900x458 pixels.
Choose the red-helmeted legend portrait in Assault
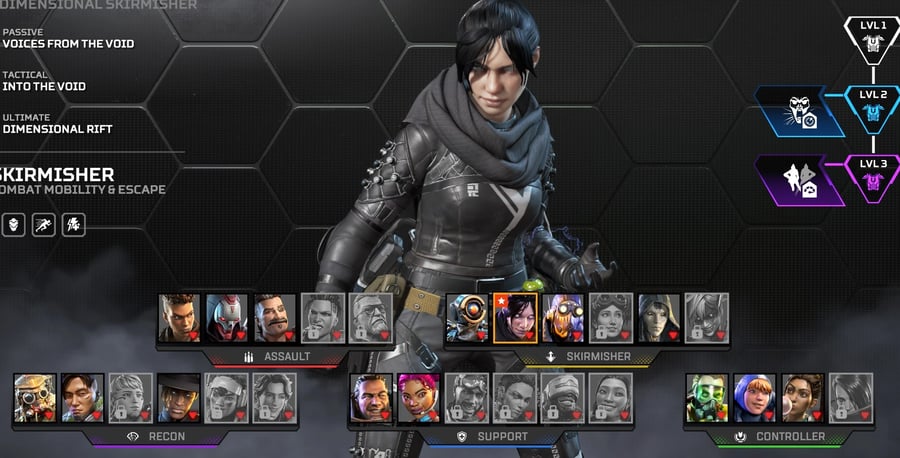point(227,318)
